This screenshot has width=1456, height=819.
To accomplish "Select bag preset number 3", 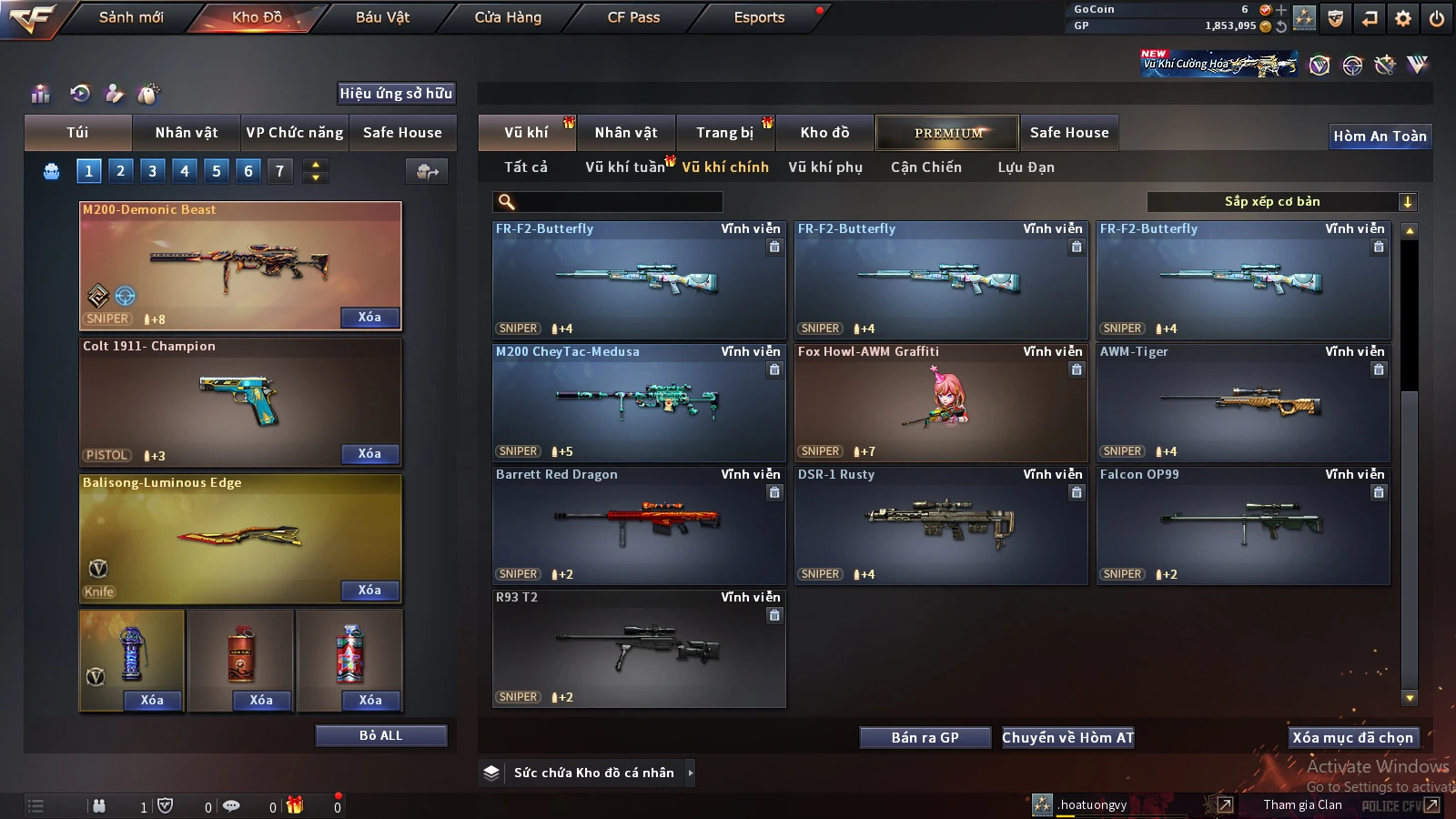I will pyautogui.click(x=152, y=171).
